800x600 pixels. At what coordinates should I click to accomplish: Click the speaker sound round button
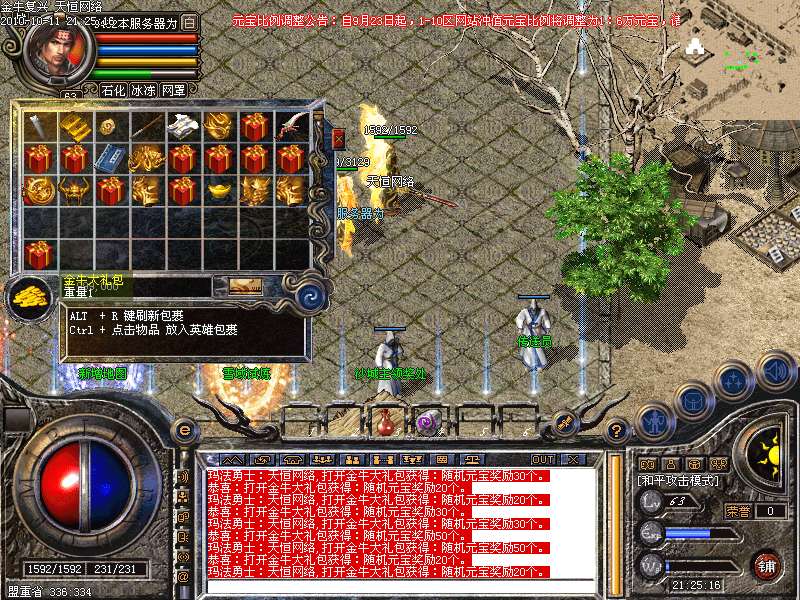[x=775, y=371]
